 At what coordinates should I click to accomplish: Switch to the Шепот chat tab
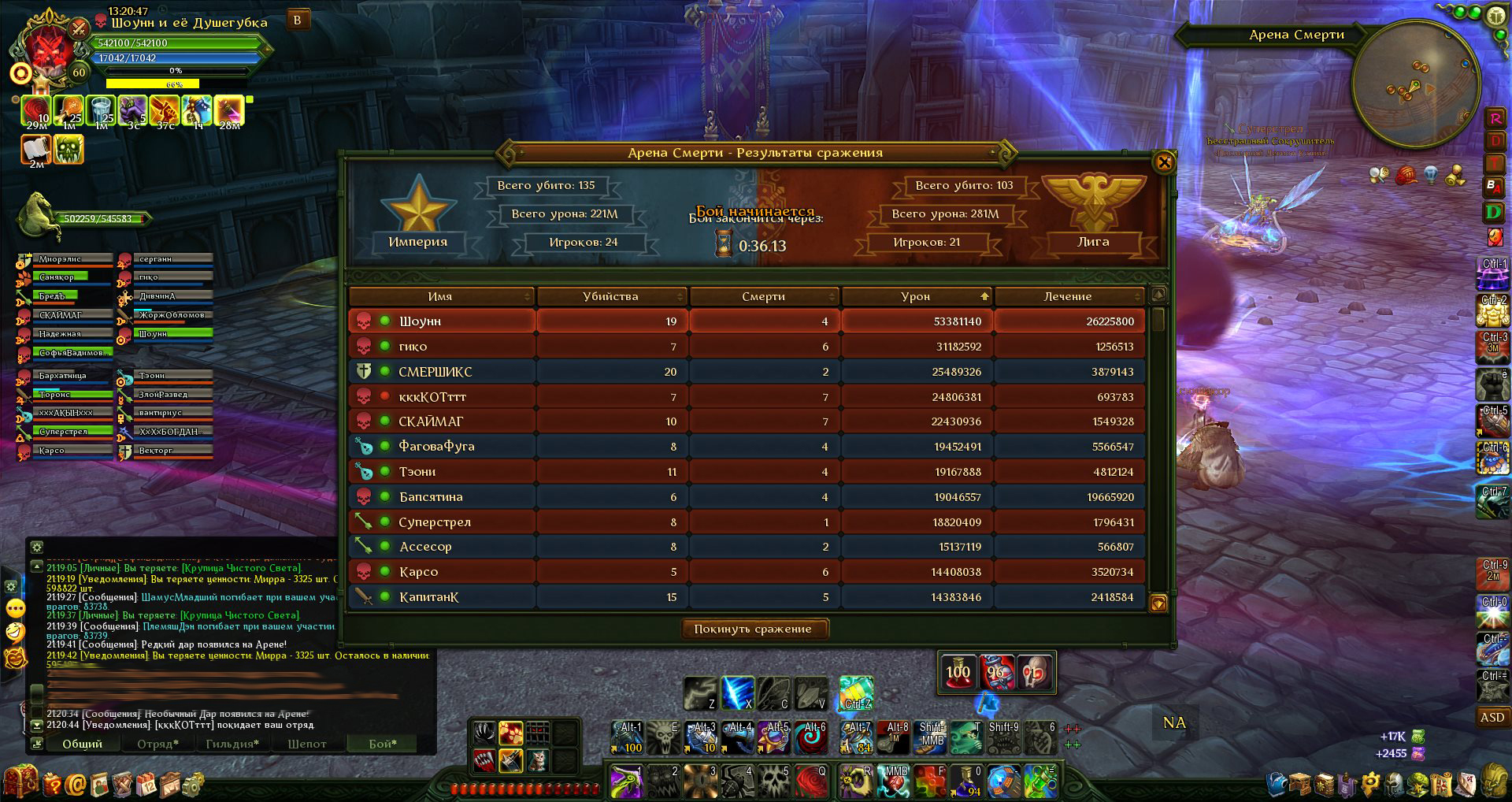click(x=306, y=744)
